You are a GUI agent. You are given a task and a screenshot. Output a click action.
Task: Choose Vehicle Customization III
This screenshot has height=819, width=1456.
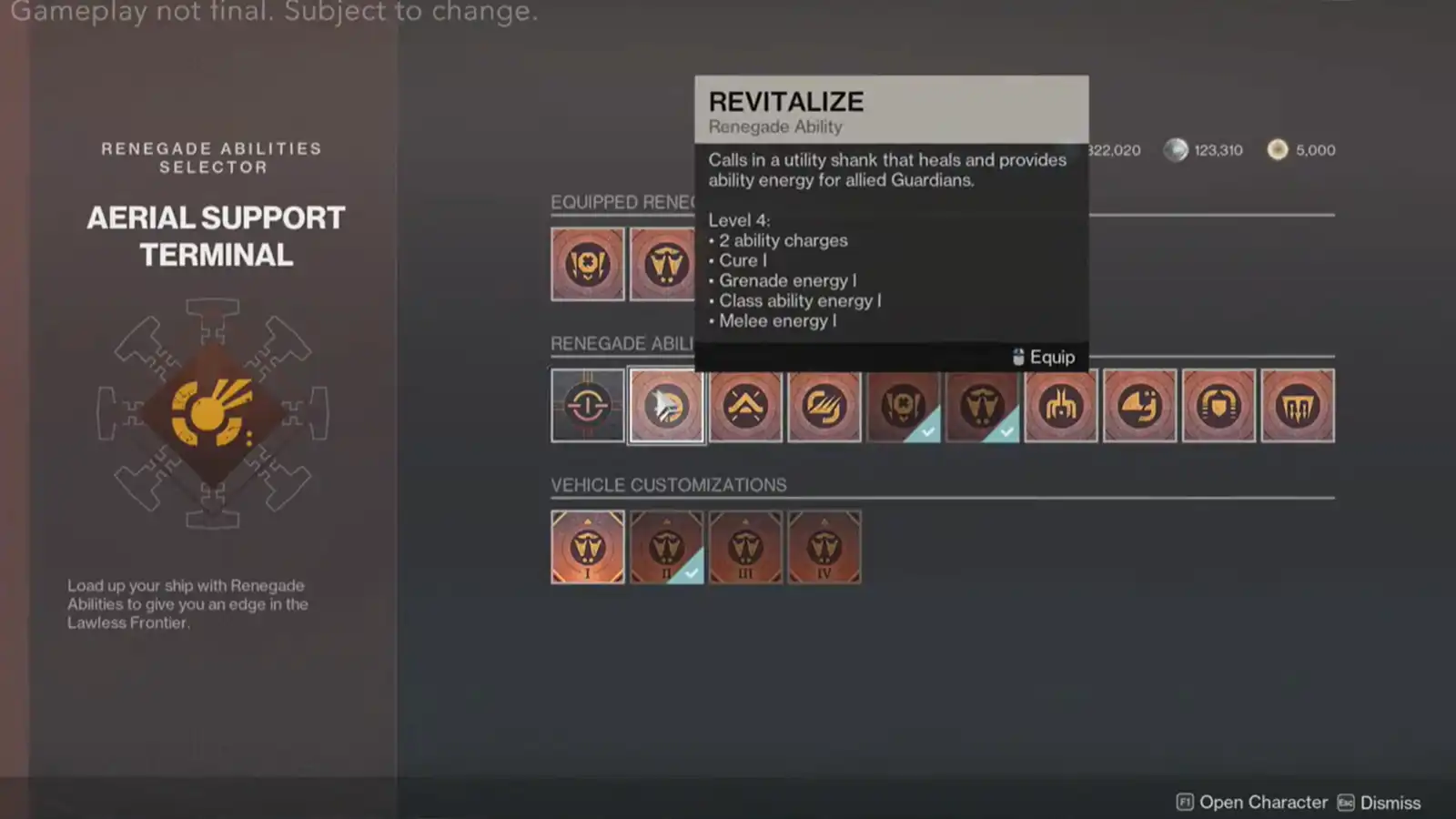(x=745, y=547)
